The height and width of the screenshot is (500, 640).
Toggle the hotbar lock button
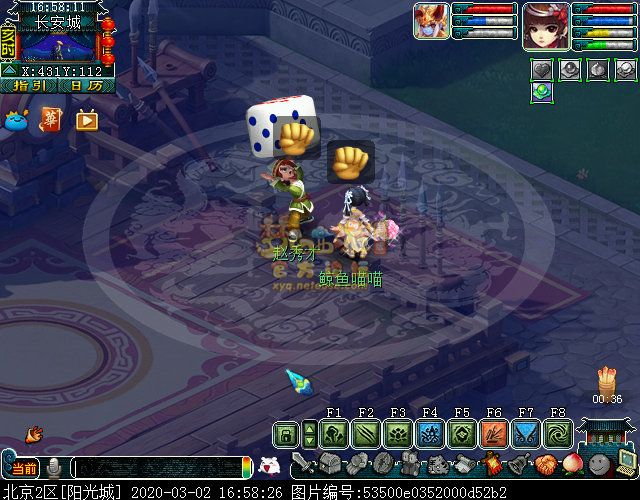tap(286, 435)
